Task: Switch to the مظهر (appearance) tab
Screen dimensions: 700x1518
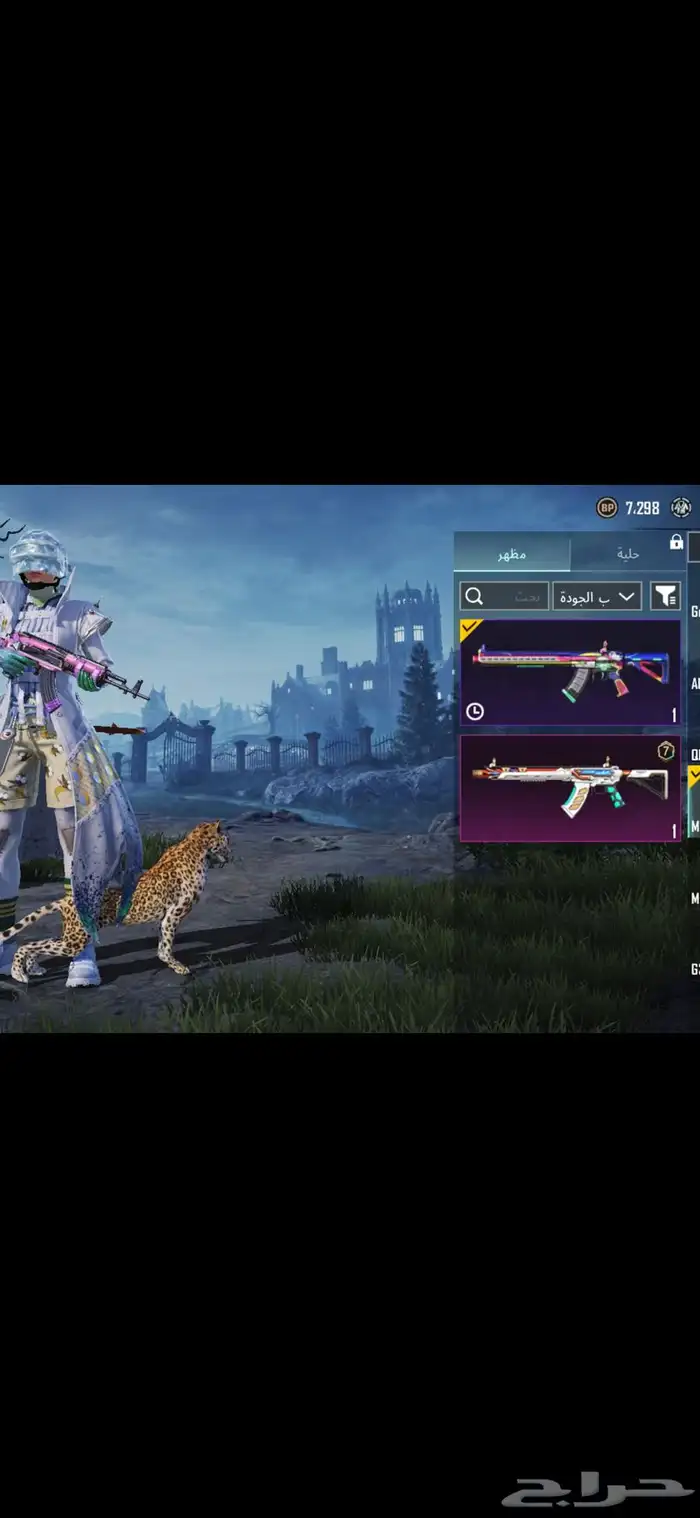Action: (512, 553)
